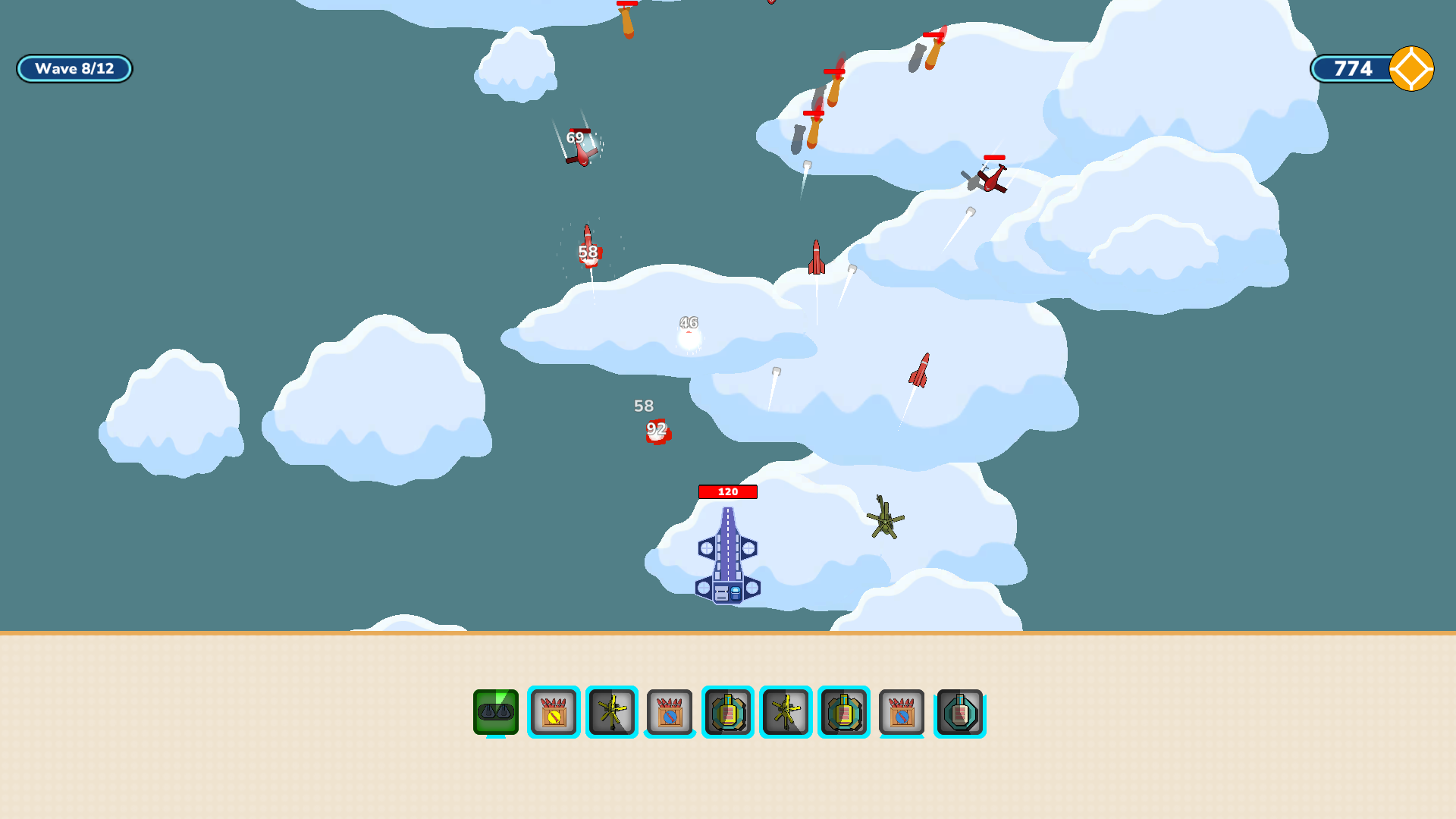This screenshot has width=1456, height=819.
Task: Select the missile crate with yellow warning sign
Action: pos(554,713)
